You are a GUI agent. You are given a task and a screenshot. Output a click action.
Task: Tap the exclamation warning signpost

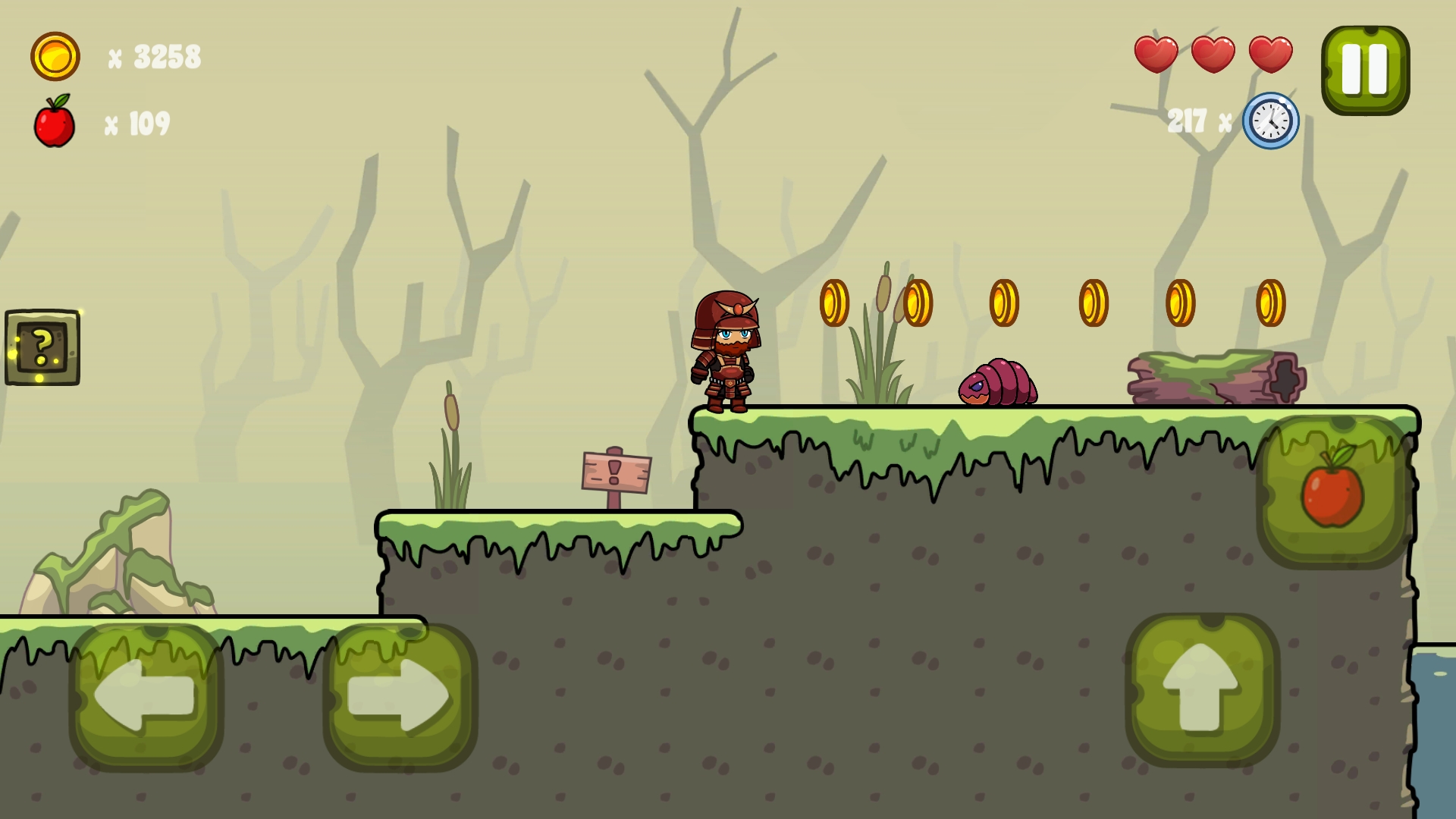coord(614,470)
